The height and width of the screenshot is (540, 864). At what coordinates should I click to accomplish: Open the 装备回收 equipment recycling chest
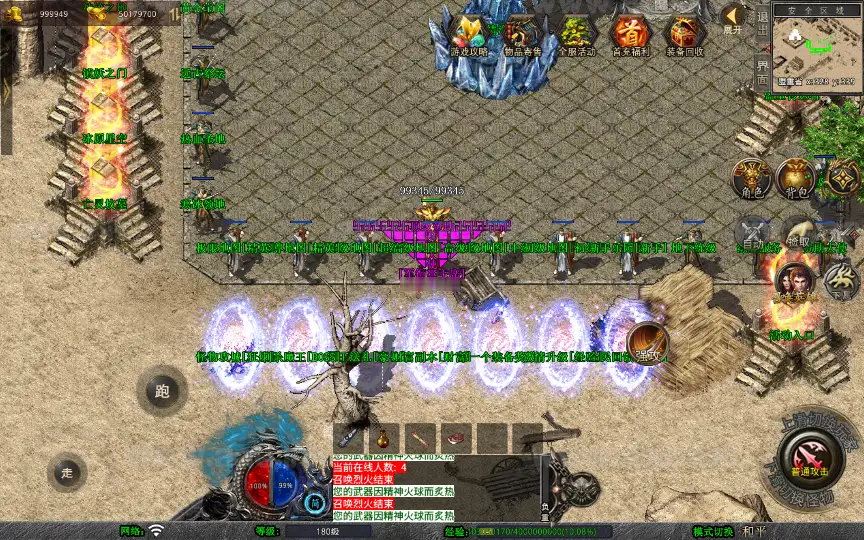pos(684,35)
